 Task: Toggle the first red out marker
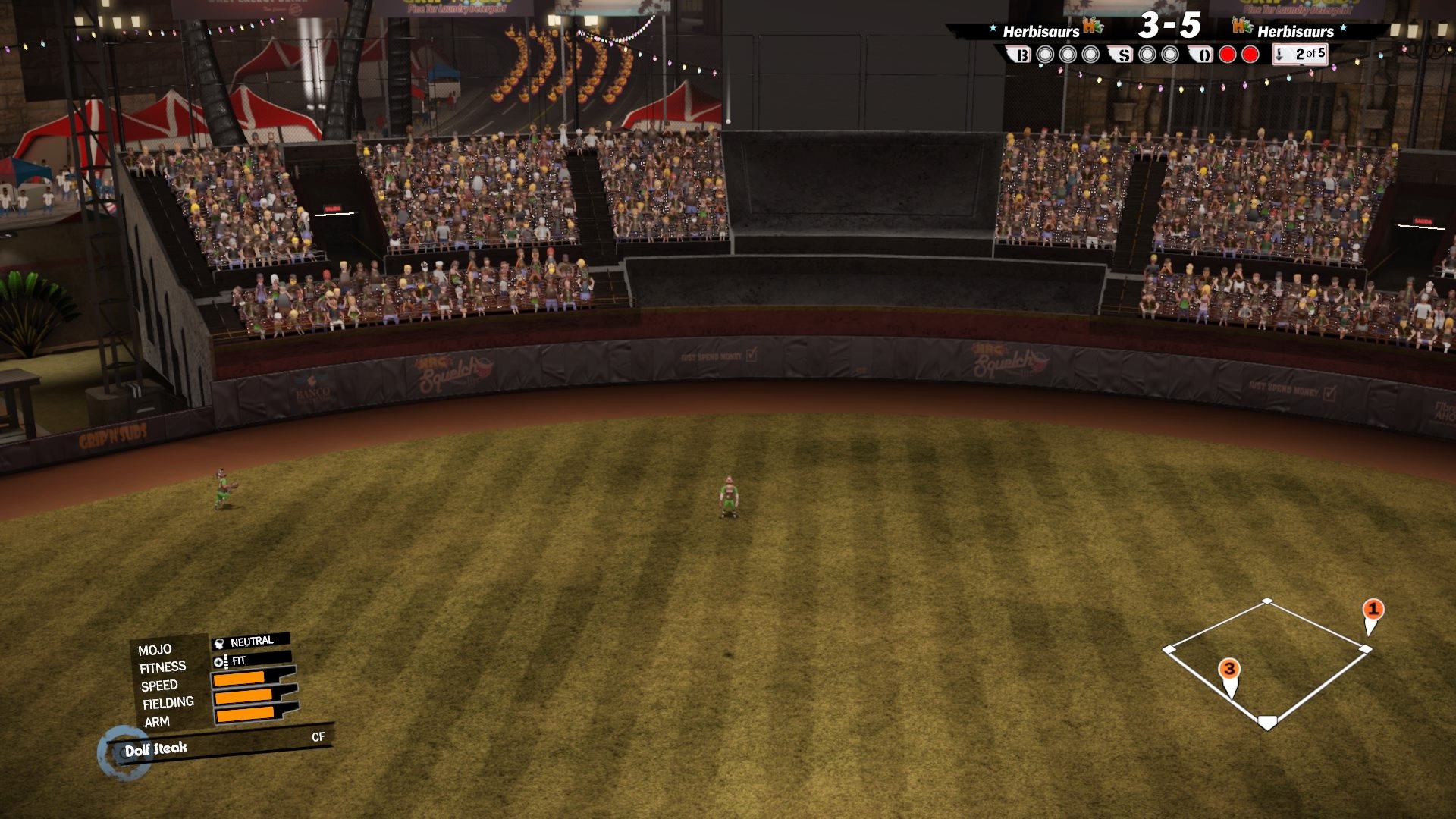(1227, 55)
